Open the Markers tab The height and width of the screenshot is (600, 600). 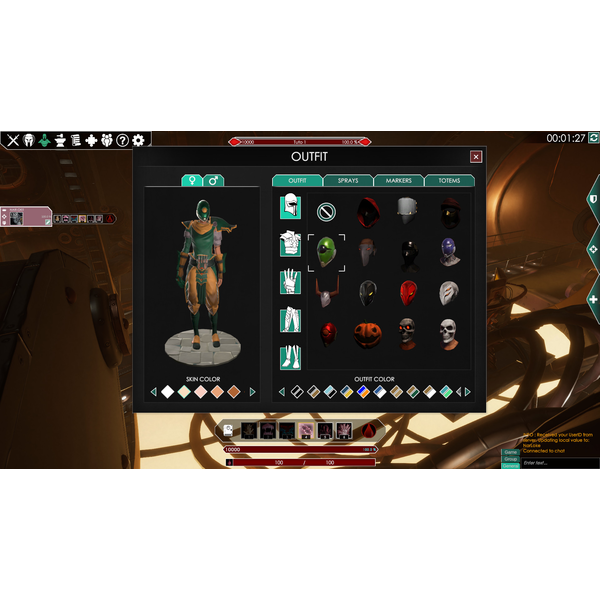click(x=399, y=181)
